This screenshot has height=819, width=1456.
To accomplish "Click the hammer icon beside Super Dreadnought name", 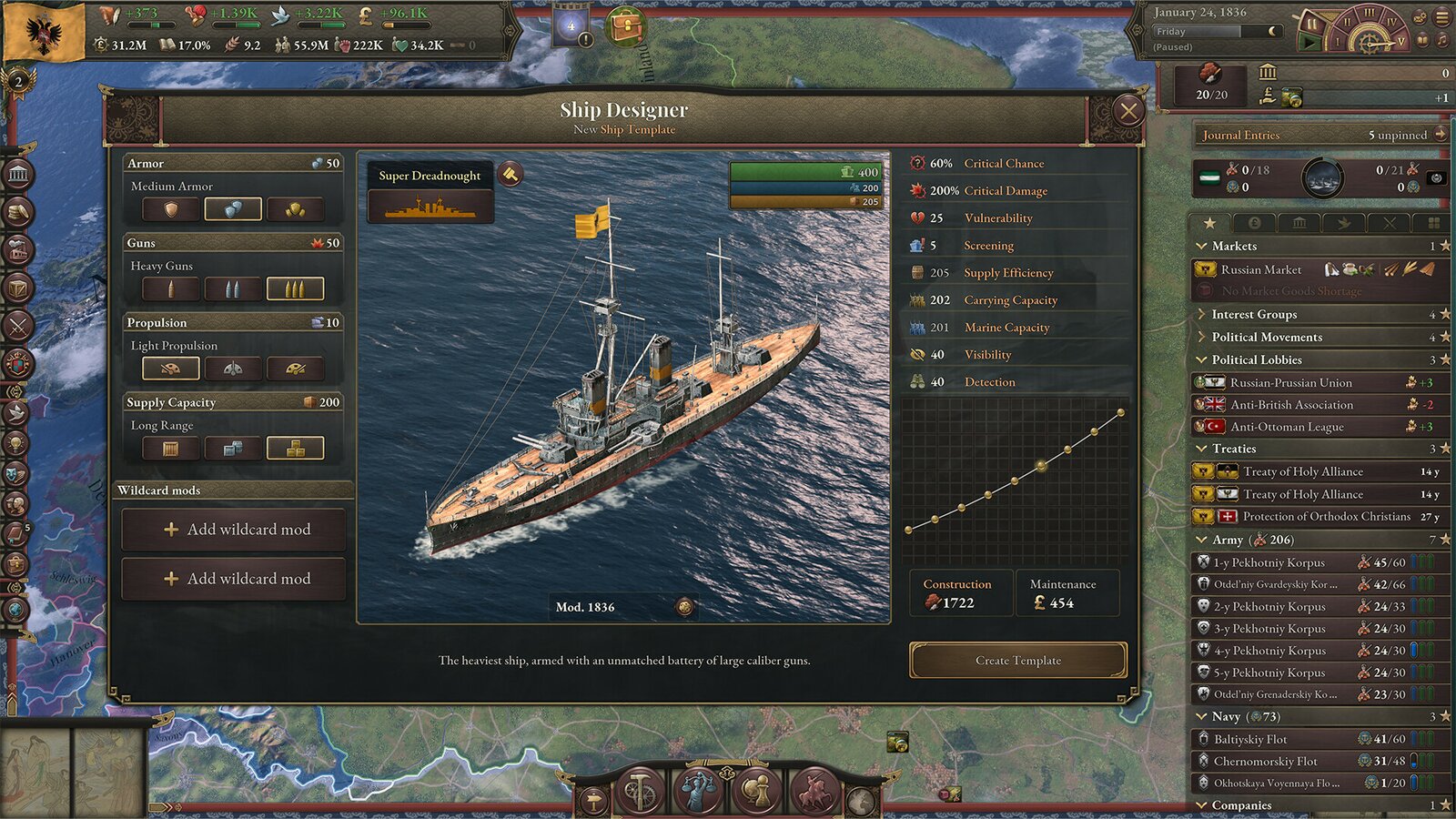I will [x=511, y=174].
